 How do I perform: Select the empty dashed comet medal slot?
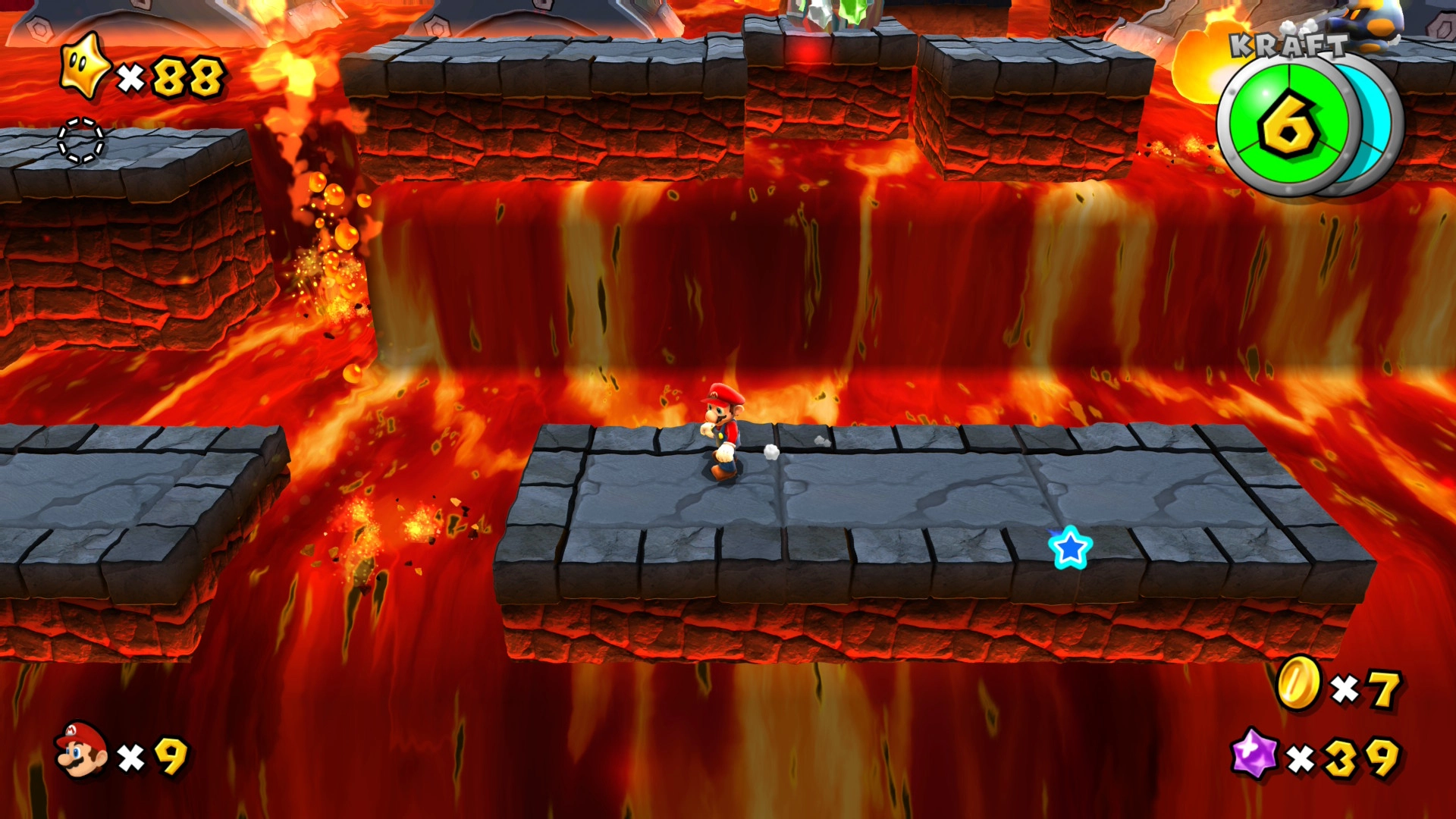click(x=80, y=140)
